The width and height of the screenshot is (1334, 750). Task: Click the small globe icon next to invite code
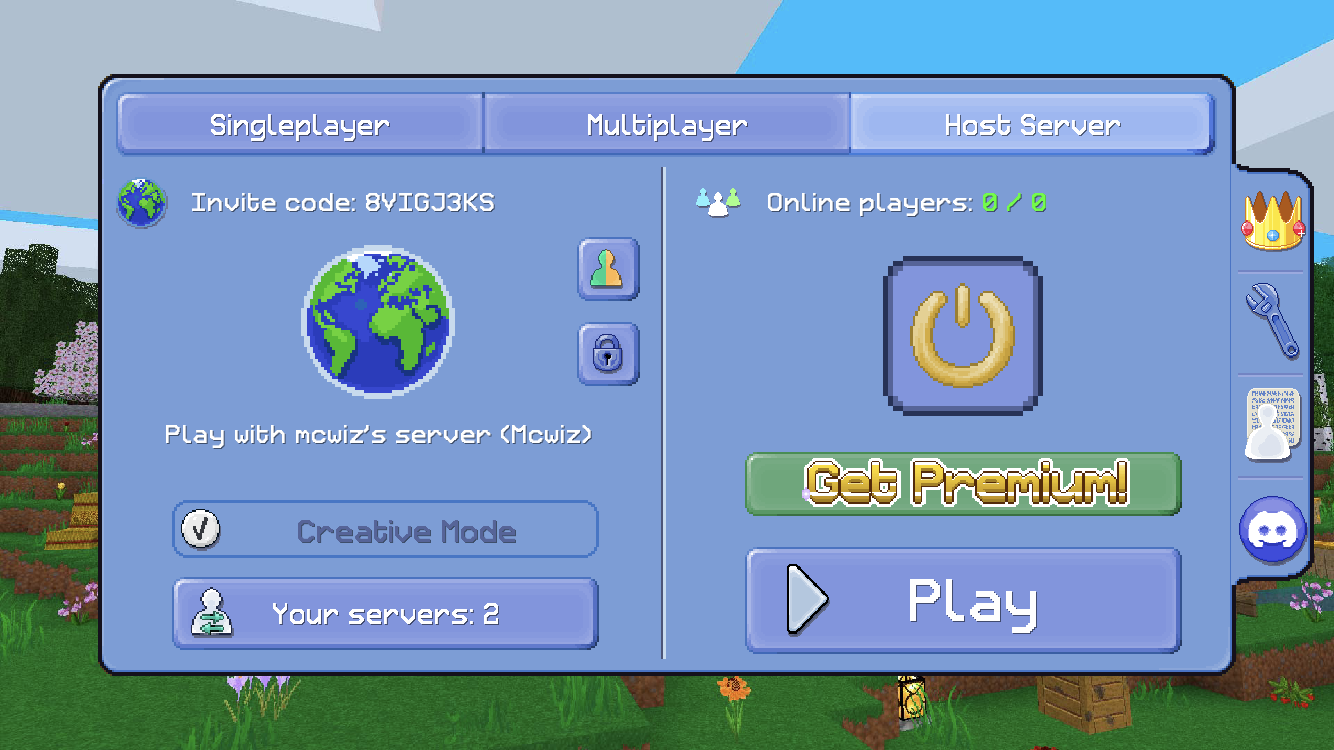[x=141, y=202]
